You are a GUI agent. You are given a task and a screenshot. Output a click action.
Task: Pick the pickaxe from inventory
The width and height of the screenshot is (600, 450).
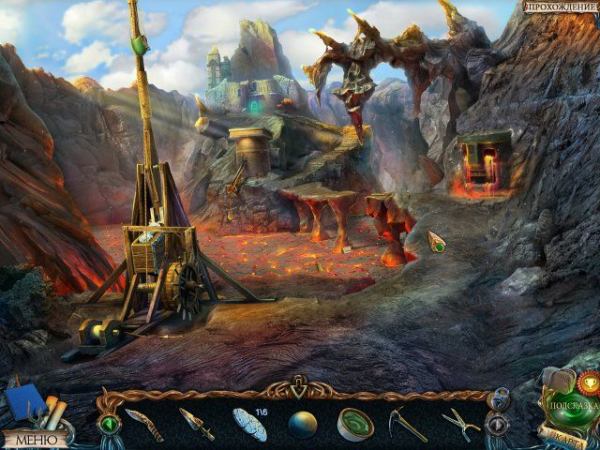[407, 424]
